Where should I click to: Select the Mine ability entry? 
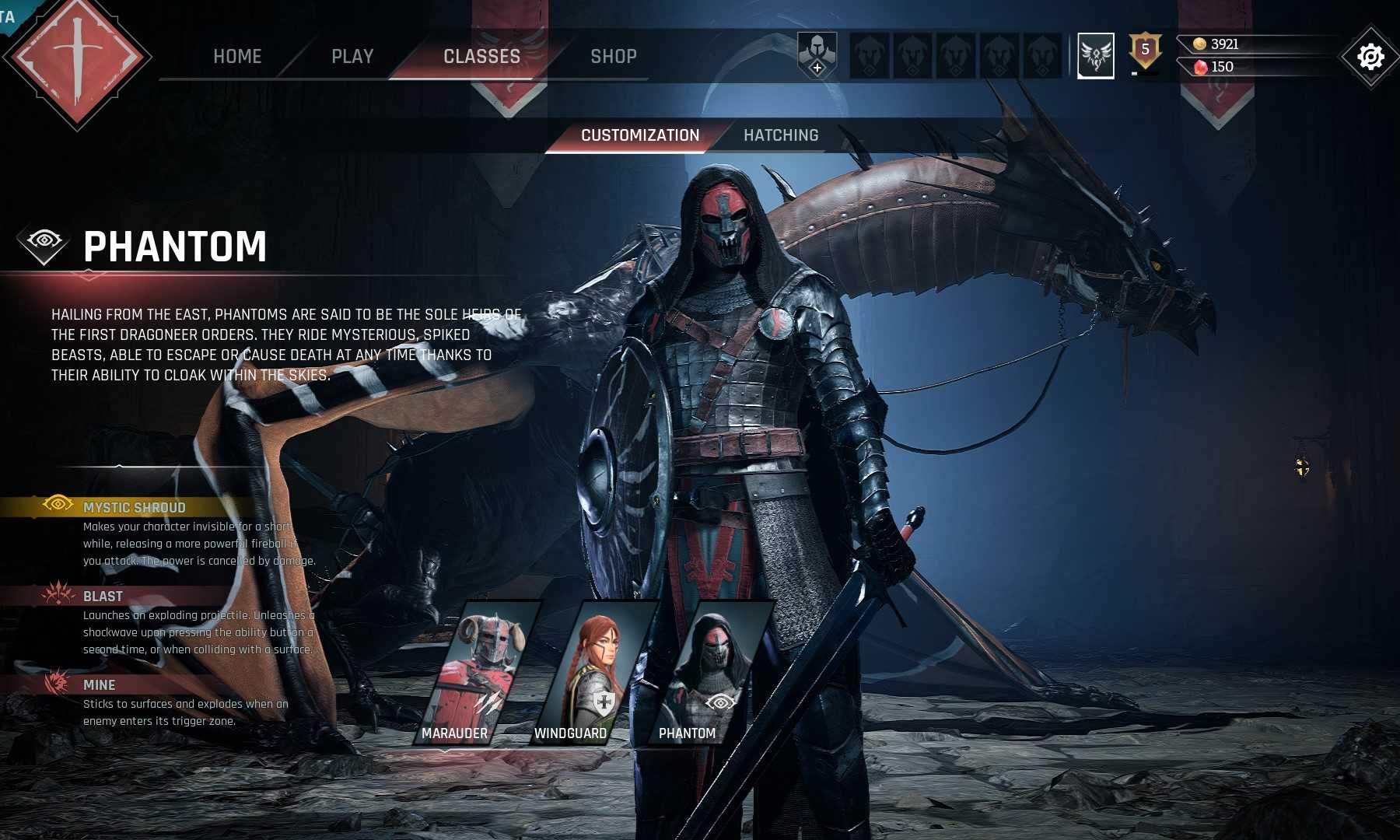pyautogui.click(x=99, y=685)
